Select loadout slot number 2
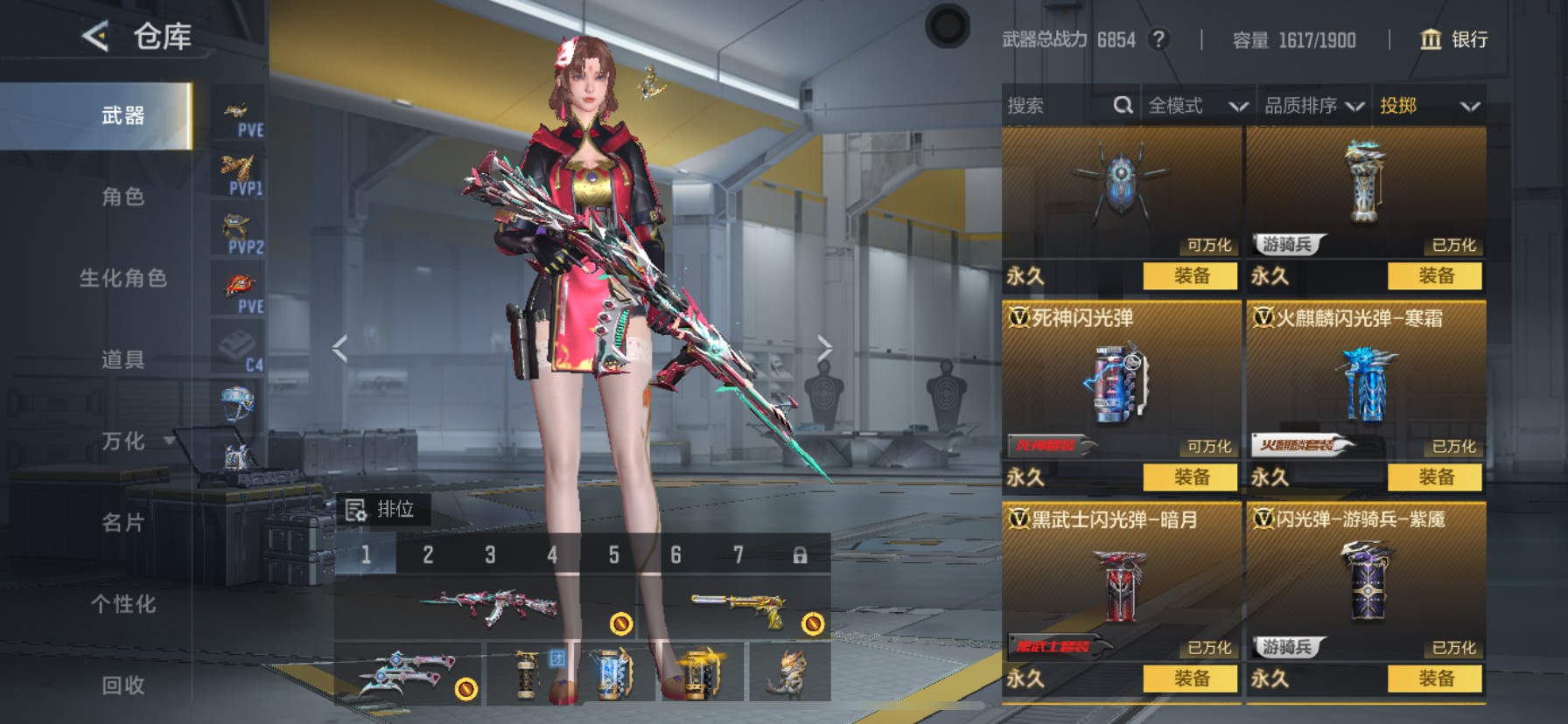Image resolution: width=1568 pixels, height=724 pixels. coord(428,554)
